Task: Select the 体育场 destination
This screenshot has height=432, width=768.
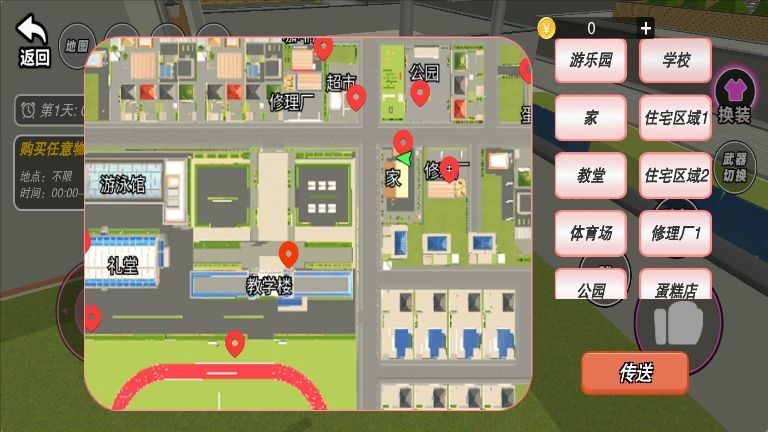Action: 590,233
